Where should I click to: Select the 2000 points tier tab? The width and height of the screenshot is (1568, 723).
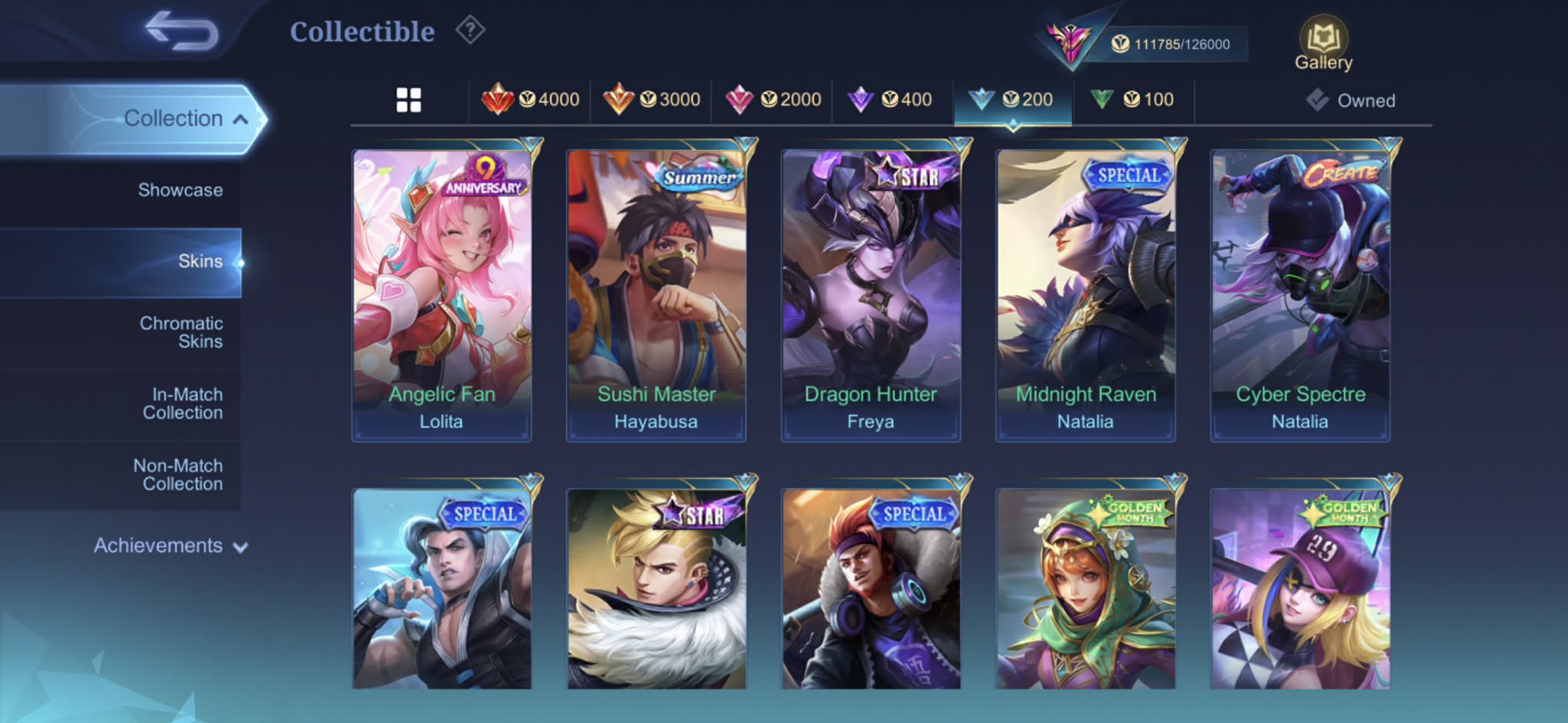[773, 100]
